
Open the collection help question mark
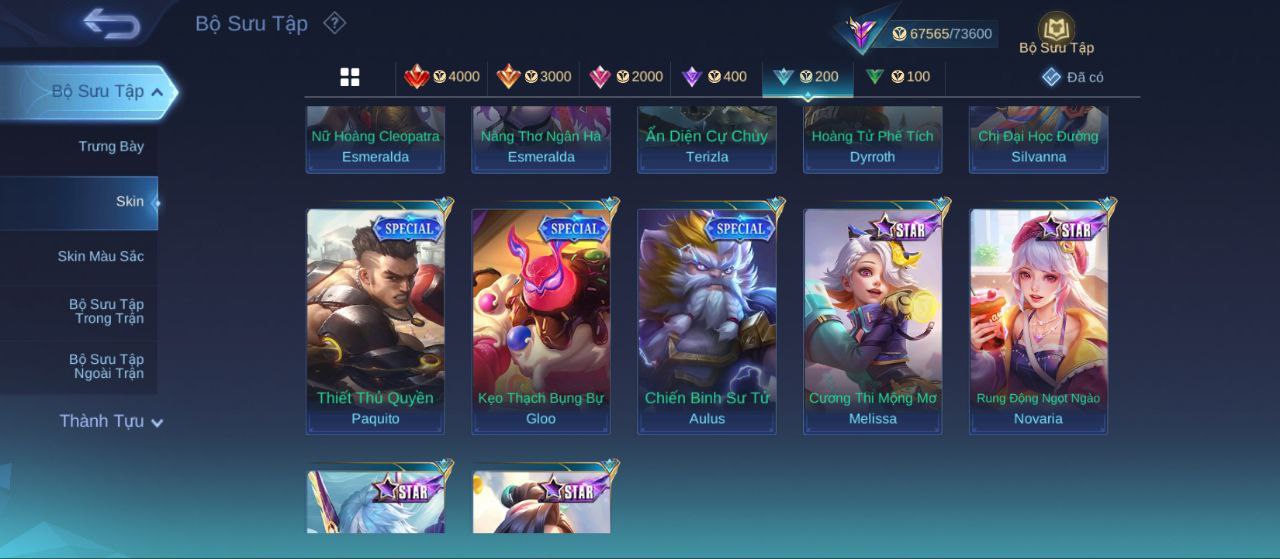point(335,23)
